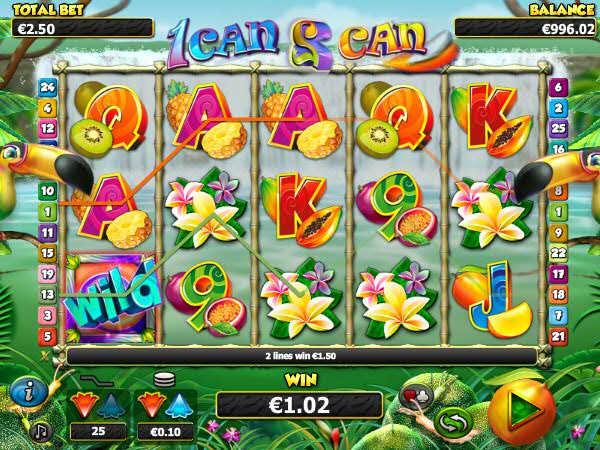The image size is (600, 450).
Task: Select payline number 6 marker
Action: [x=558, y=87]
